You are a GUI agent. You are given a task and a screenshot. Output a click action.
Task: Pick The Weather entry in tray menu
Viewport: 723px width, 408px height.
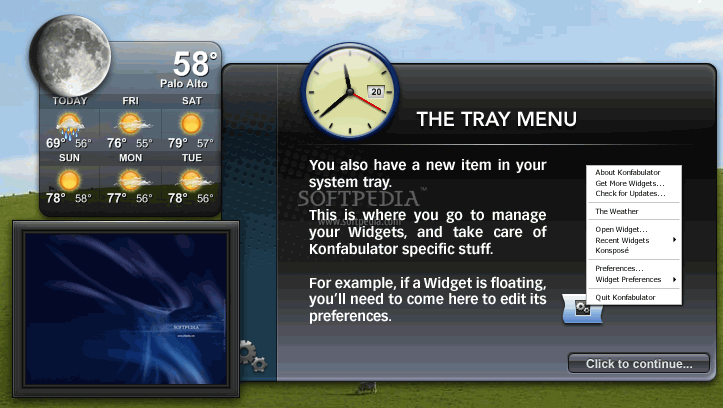click(616, 211)
